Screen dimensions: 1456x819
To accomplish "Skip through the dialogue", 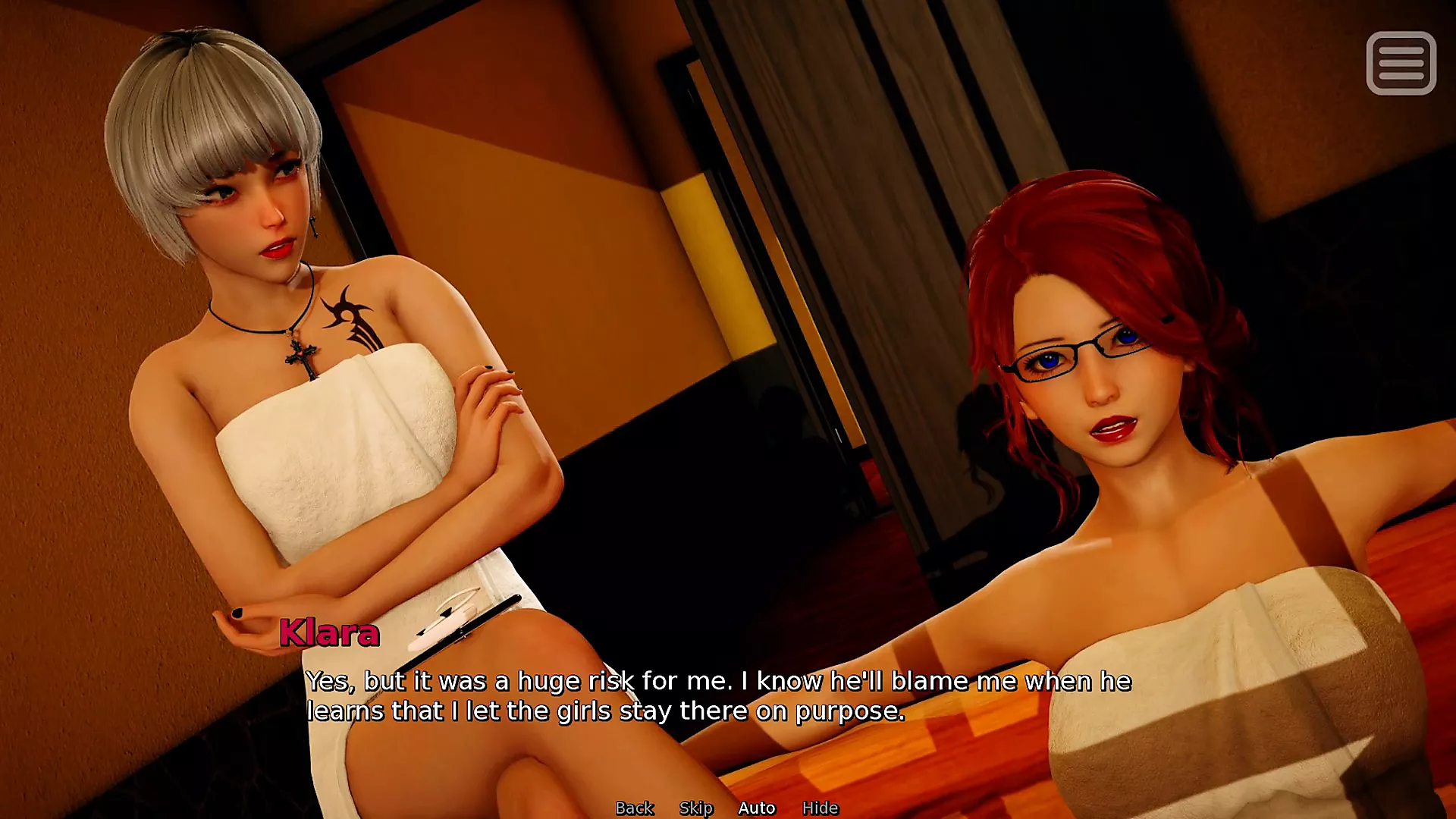I will 696,808.
